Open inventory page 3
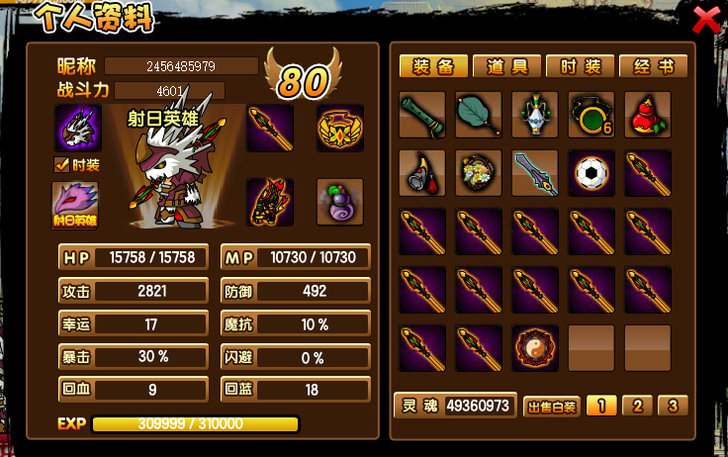The width and height of the screenshot is (728, 457). [673, 406]
